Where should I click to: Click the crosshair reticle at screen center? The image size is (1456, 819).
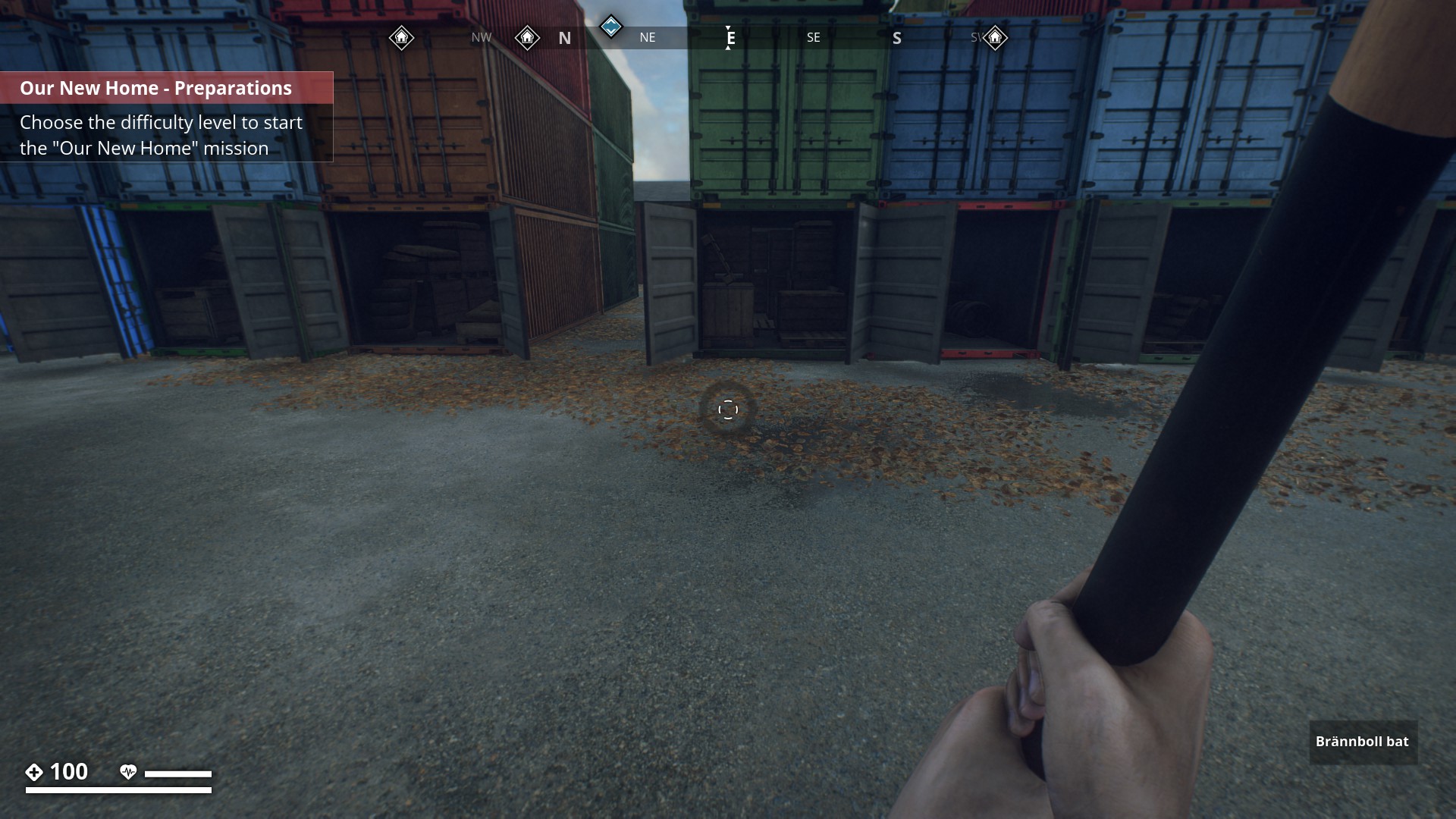pos(728,409)
